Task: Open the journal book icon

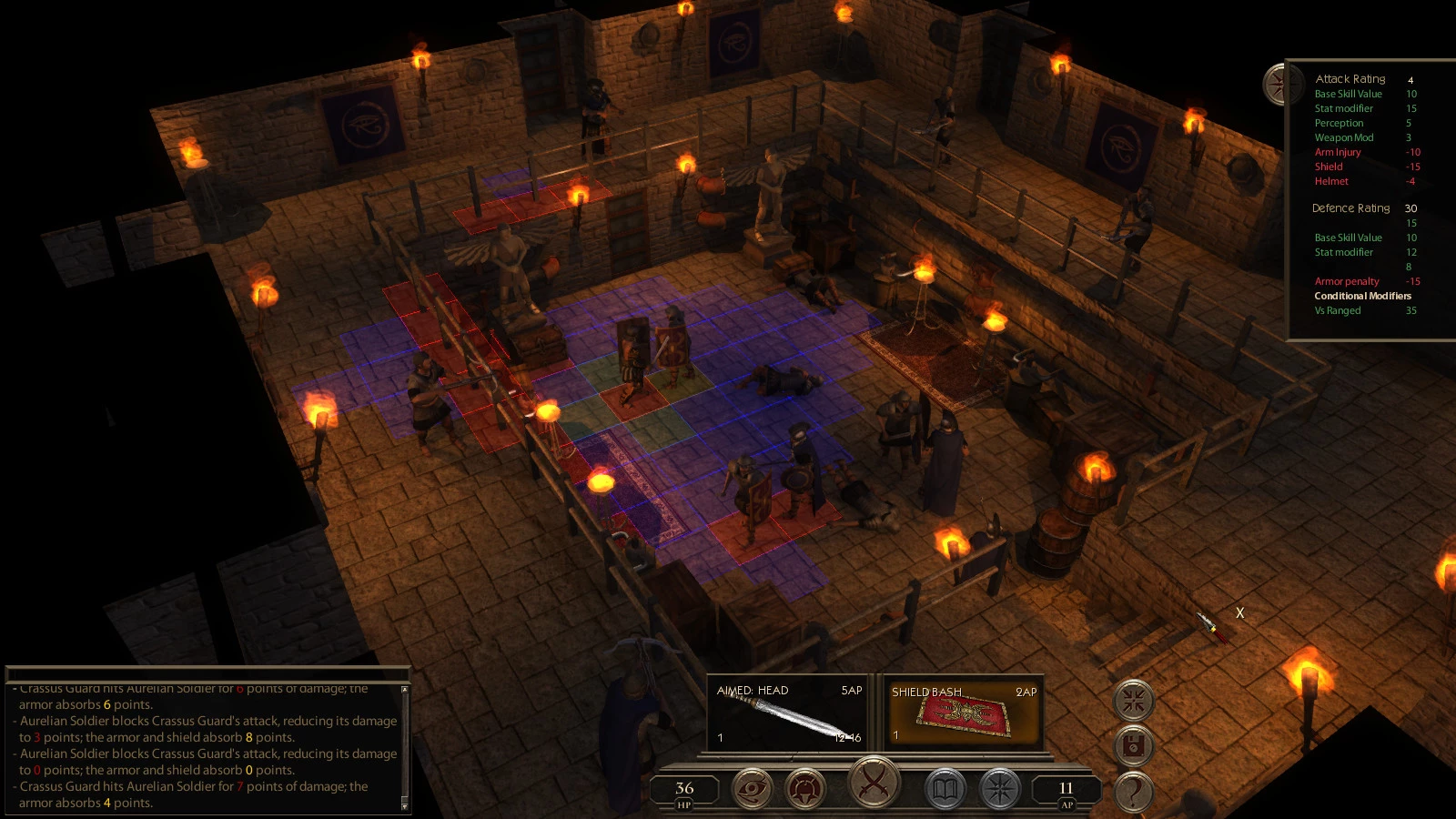Action: click(945, 788)
